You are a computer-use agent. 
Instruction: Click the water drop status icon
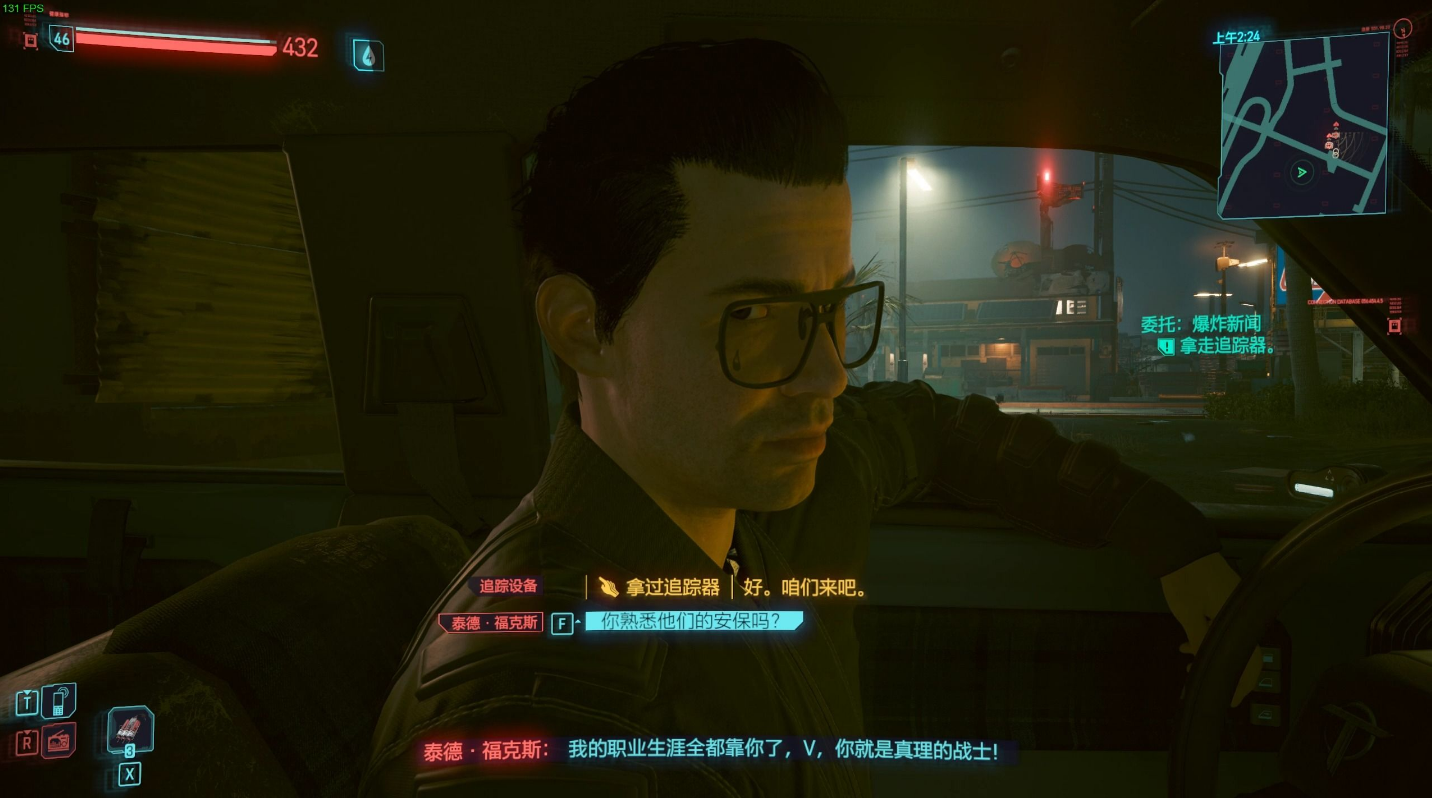click(367, 56)
